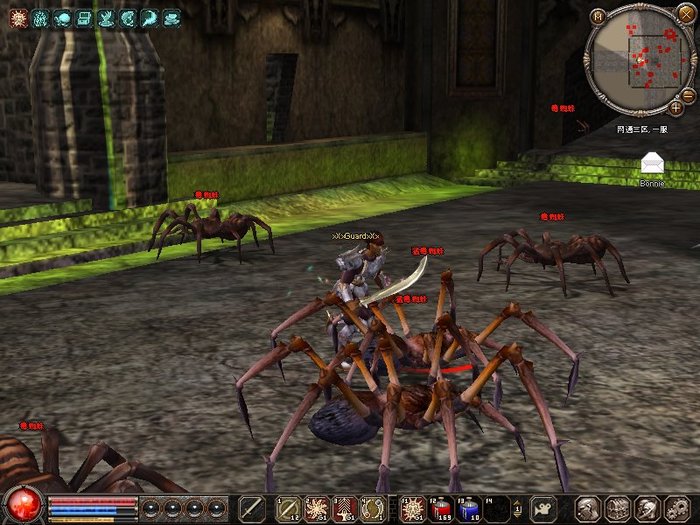The image size is (700, 525).
Task: Use the blue potion in the hotbar
Action: [x=469, y=507]
